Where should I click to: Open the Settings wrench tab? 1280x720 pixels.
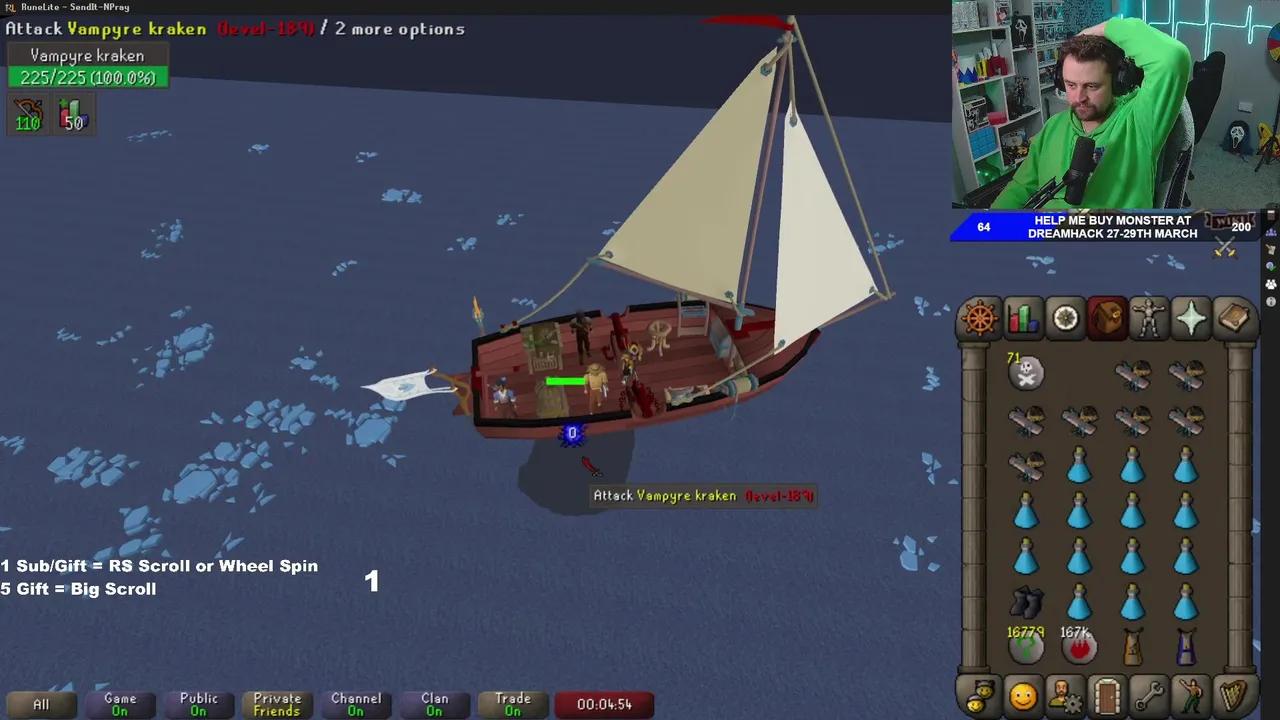pos(1149,695)
